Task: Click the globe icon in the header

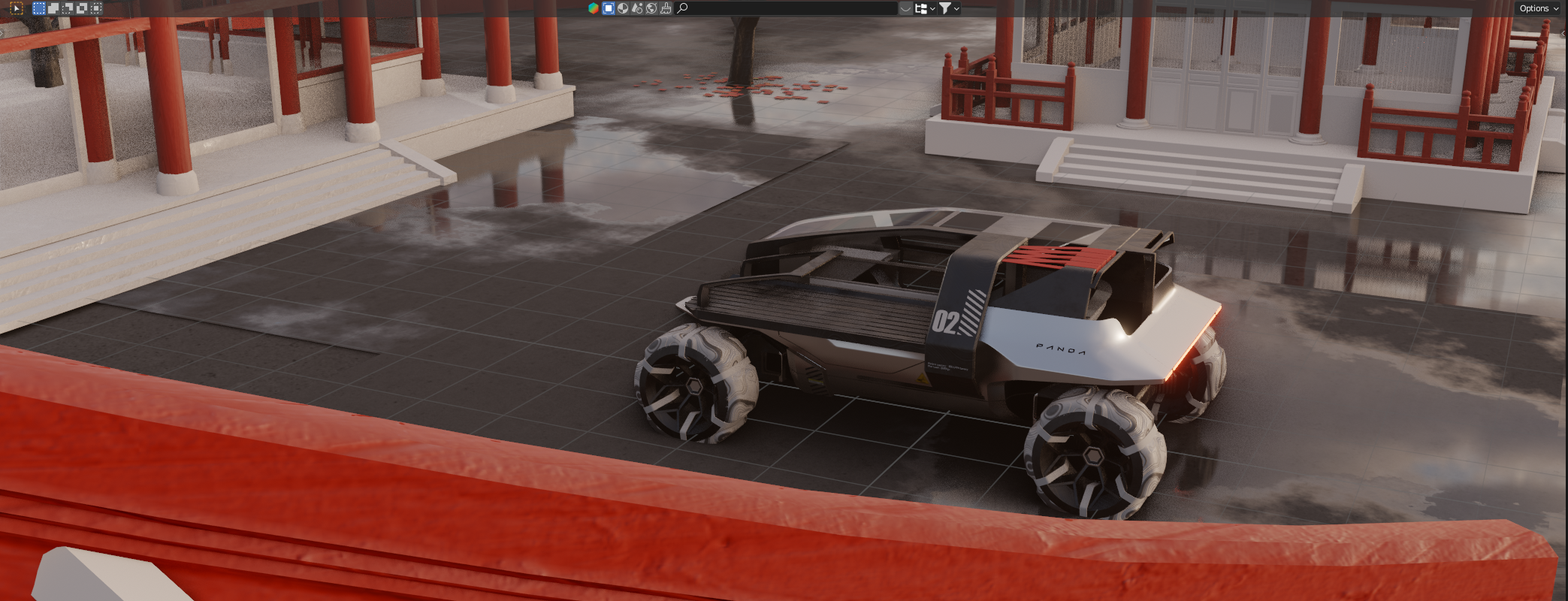Action: (651, 8)
